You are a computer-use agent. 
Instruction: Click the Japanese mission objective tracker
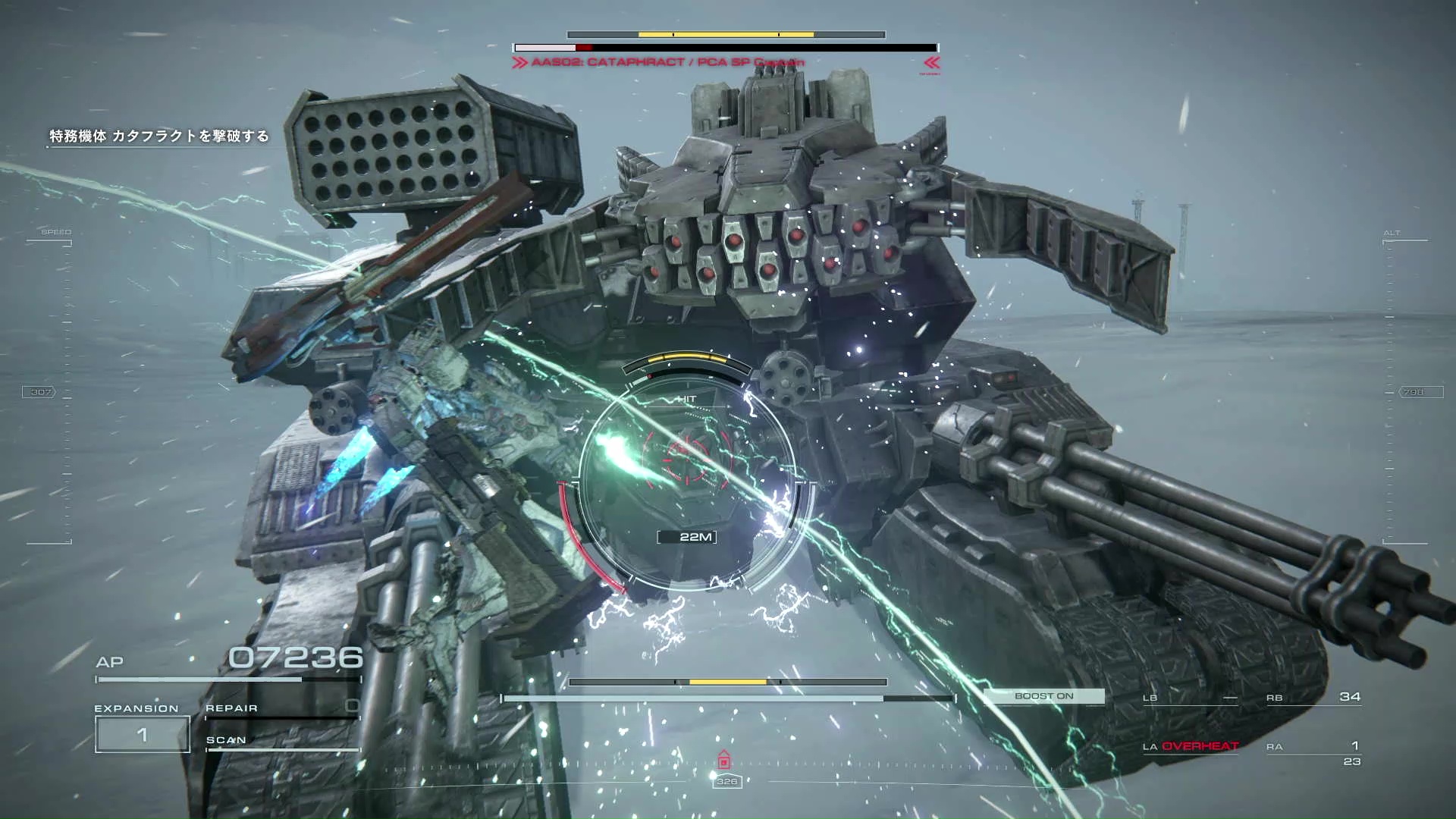[159, 136]
